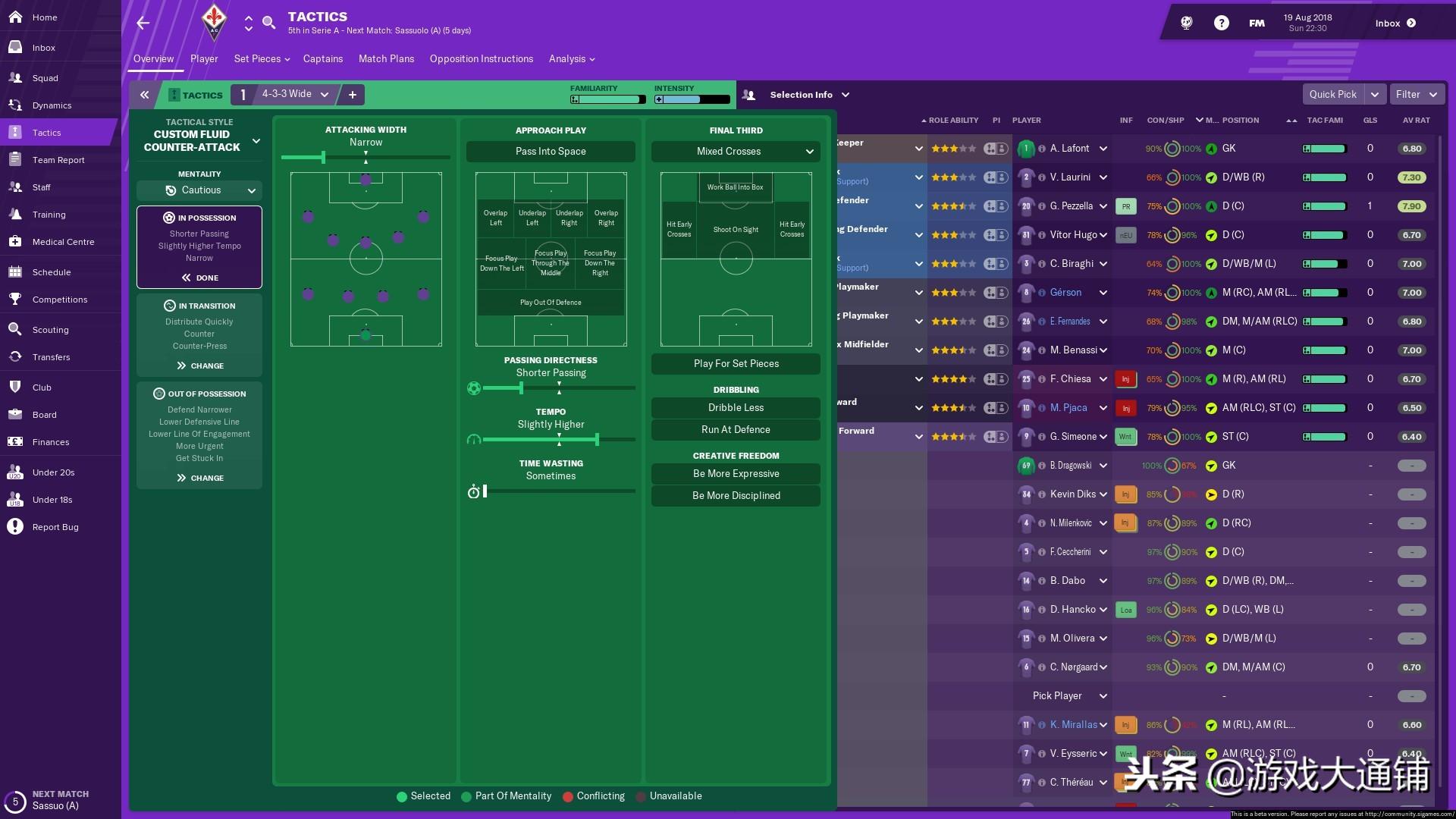
Task: Click the search magnifier next to the tactic
Action: tap(269, 23)
